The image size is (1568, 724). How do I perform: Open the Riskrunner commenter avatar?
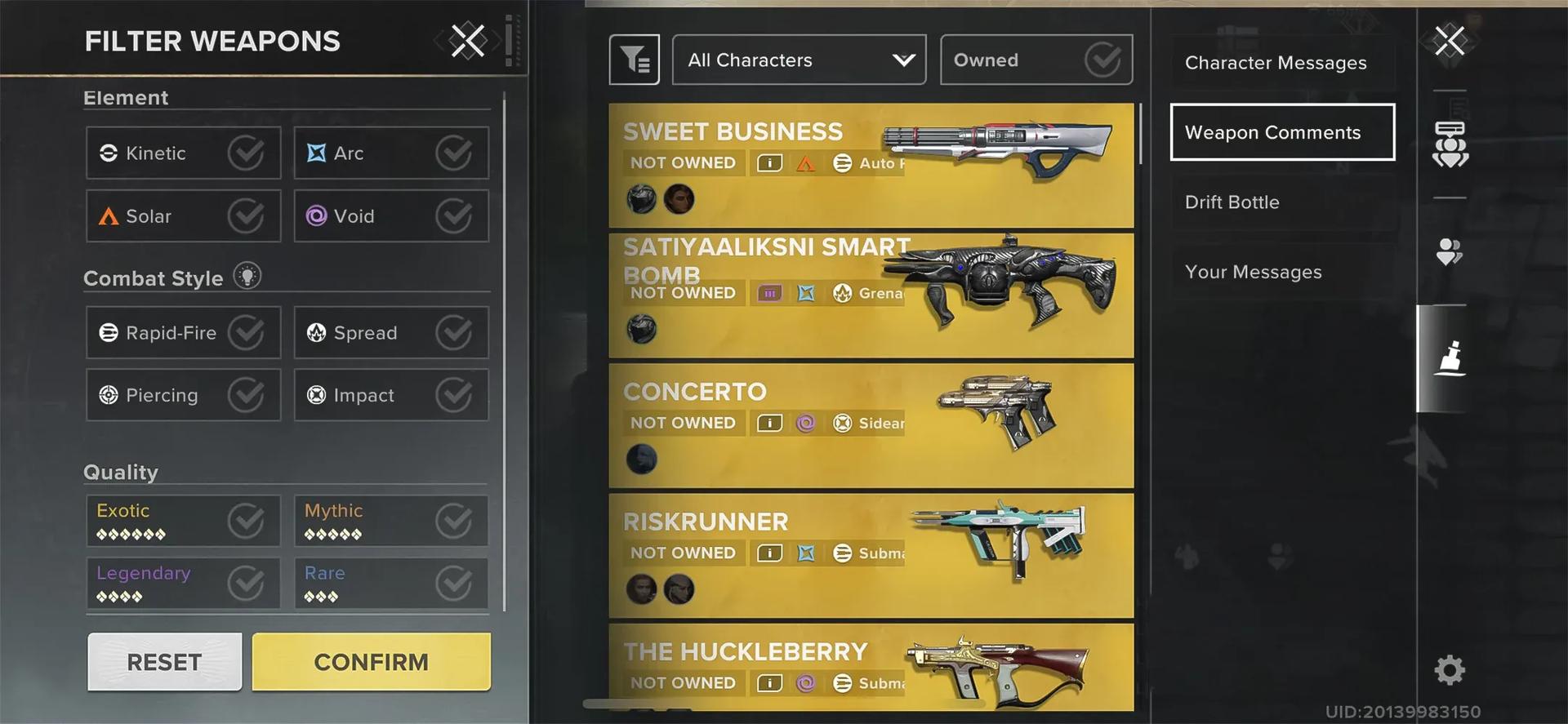tap(642, 589)
